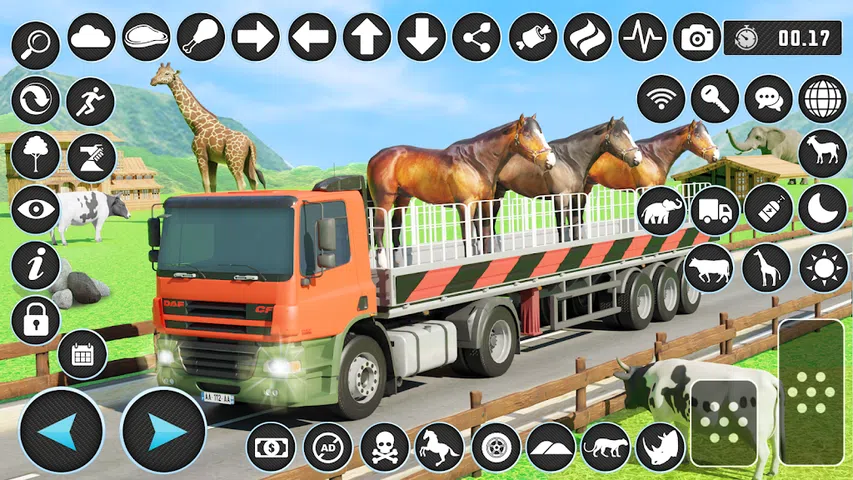This screenshot has width=853, height=480.
Task: Open the globe icon button
Action: coord(823,99)
